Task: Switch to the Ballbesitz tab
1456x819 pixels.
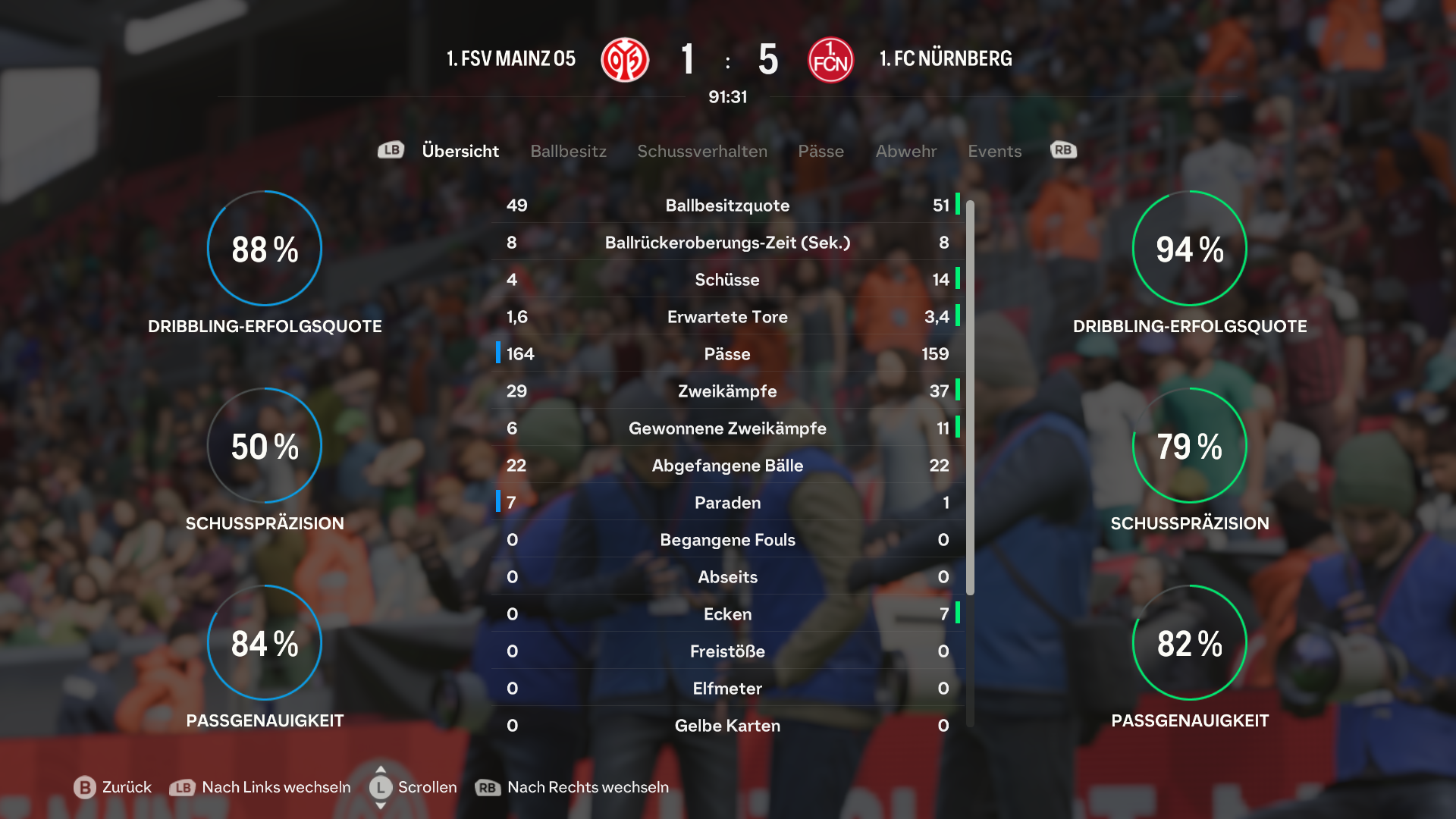Action: tap(568, 151)
